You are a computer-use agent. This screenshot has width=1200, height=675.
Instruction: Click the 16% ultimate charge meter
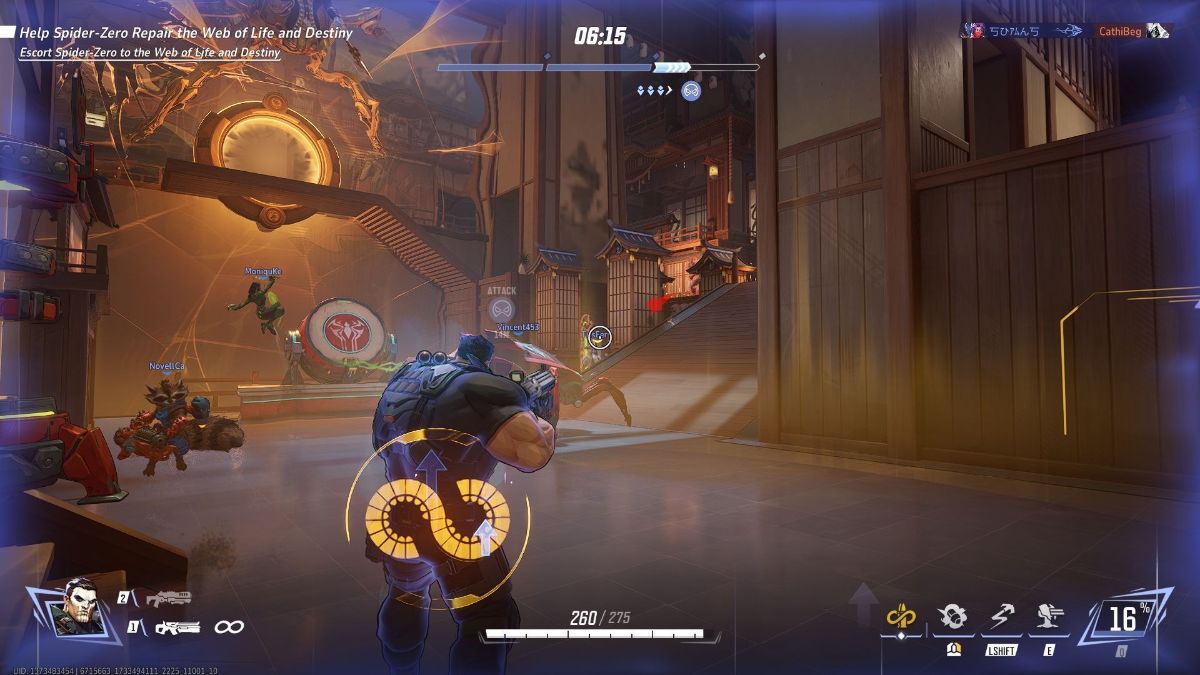tap(1125, 619)
